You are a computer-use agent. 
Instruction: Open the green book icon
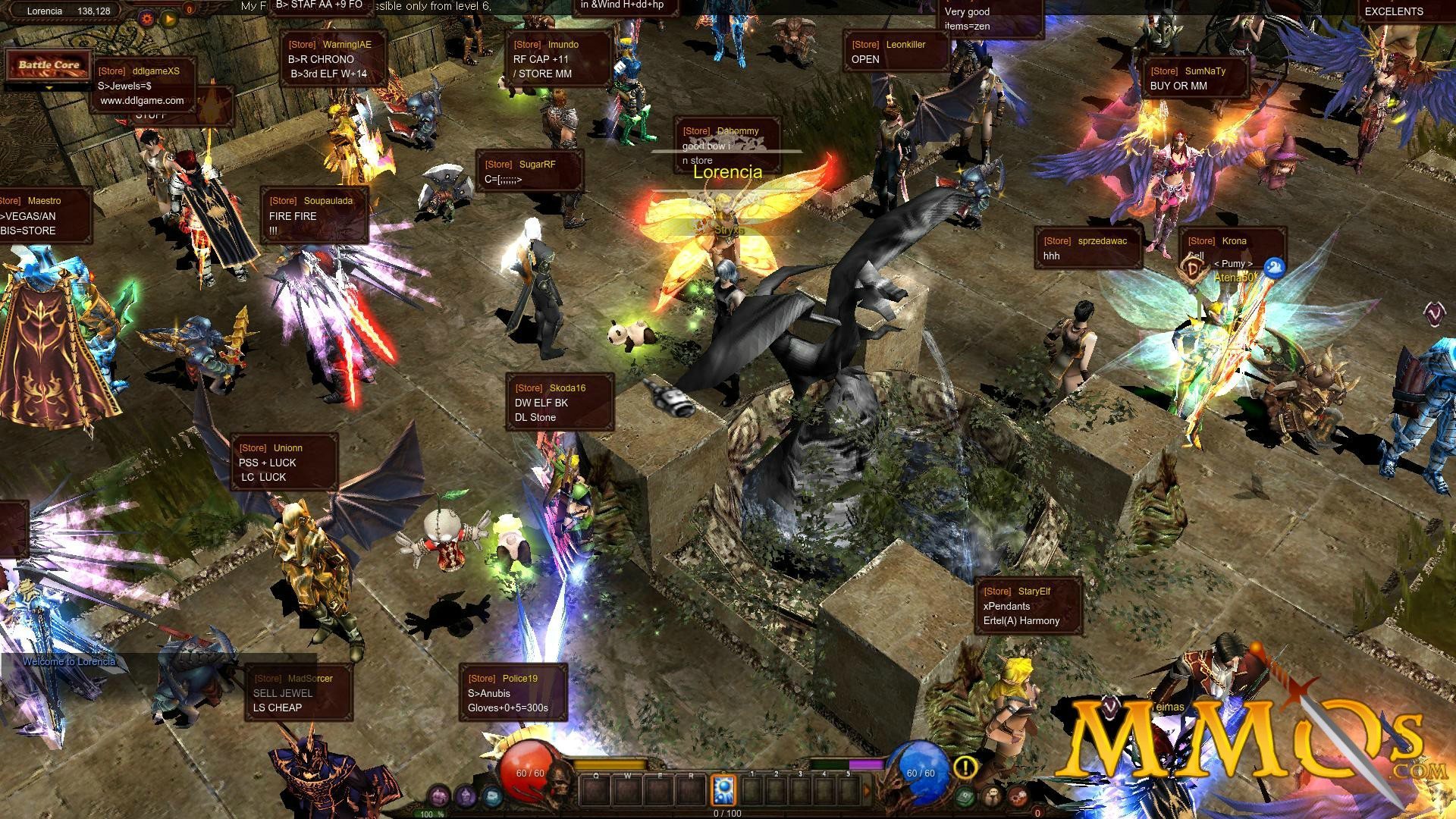(x=965, y=796)
